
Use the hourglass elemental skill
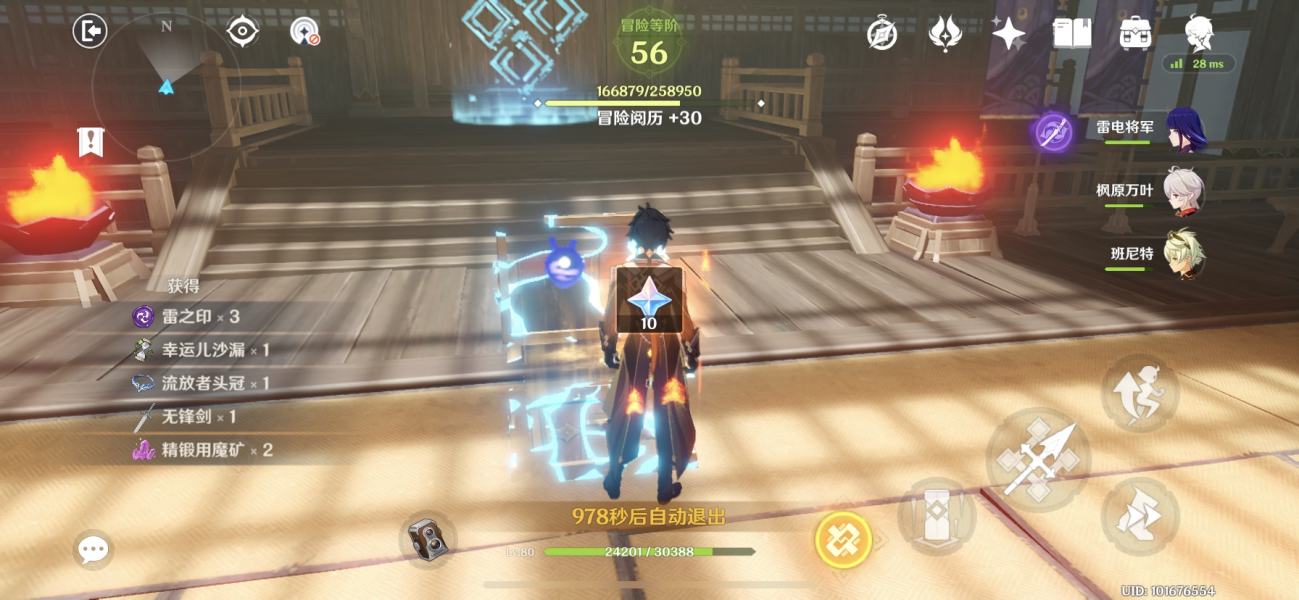(x=936, y=517)
